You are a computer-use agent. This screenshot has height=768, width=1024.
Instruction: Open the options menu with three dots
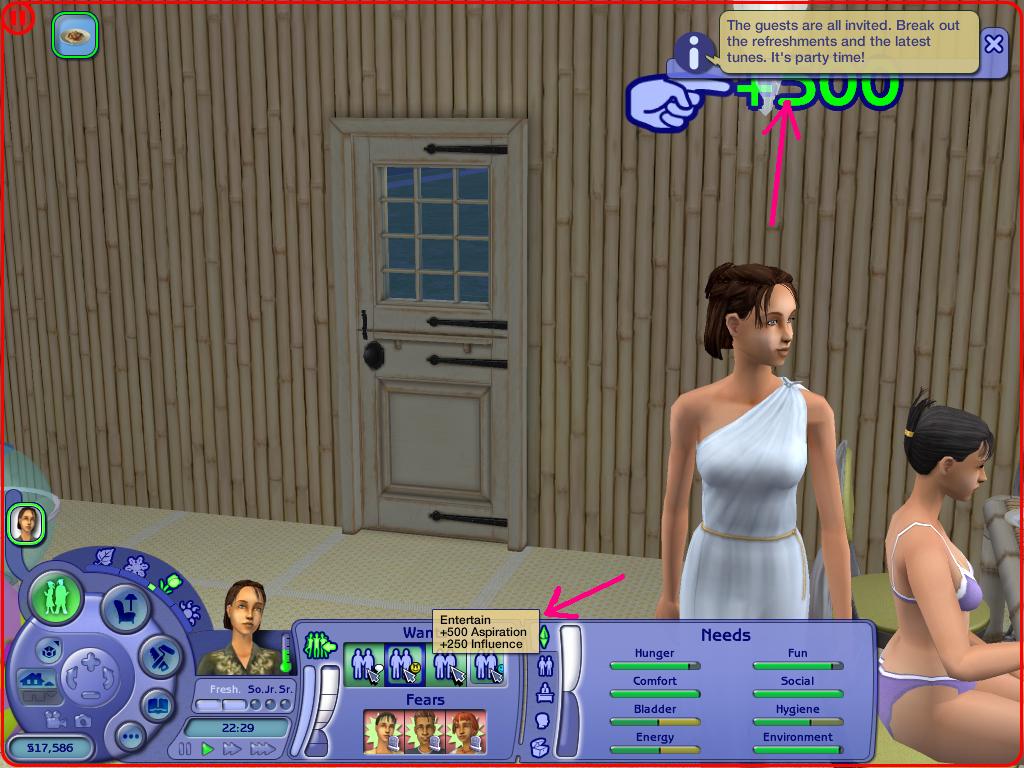click(x=129, y=738)
